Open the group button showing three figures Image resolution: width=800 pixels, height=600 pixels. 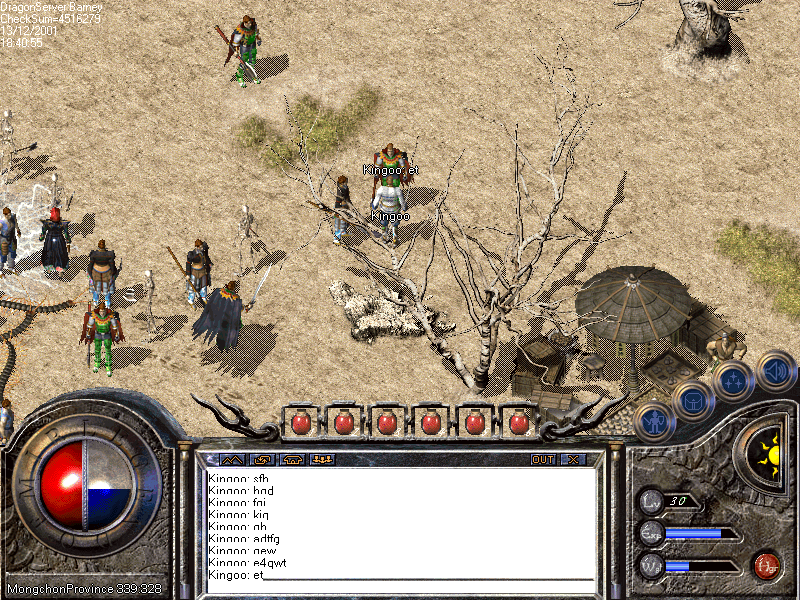[322, 460]
